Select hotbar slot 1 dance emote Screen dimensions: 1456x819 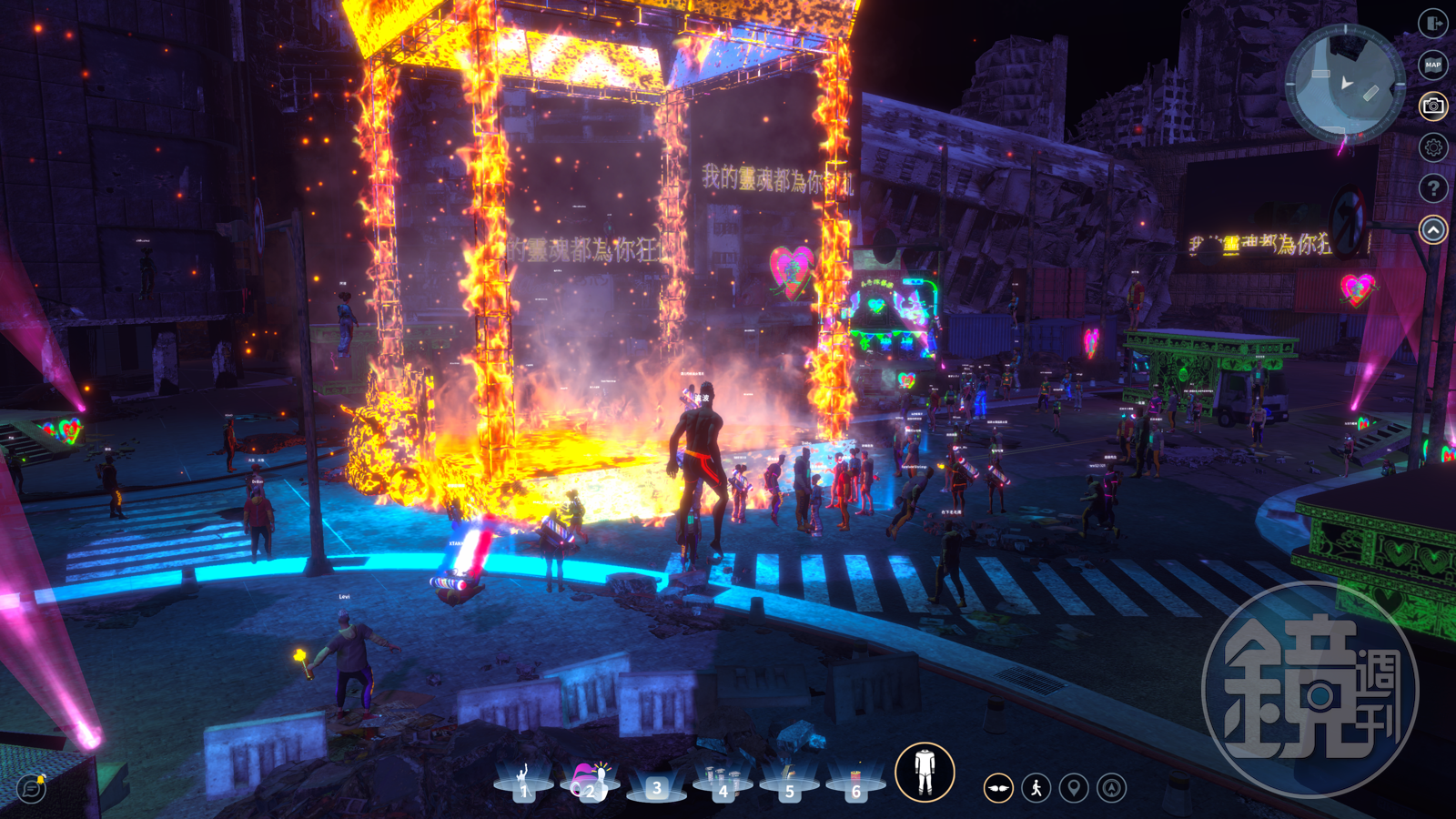pos(523,783)
